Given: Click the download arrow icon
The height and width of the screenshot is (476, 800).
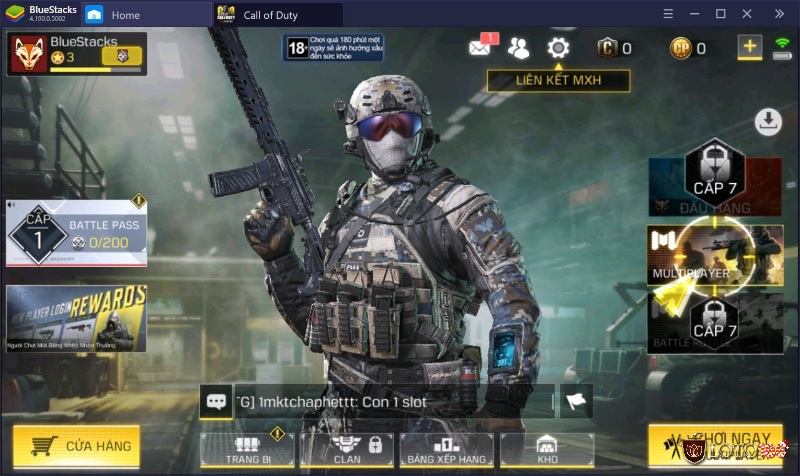Looking at the screenshot, I should point(768,122).
